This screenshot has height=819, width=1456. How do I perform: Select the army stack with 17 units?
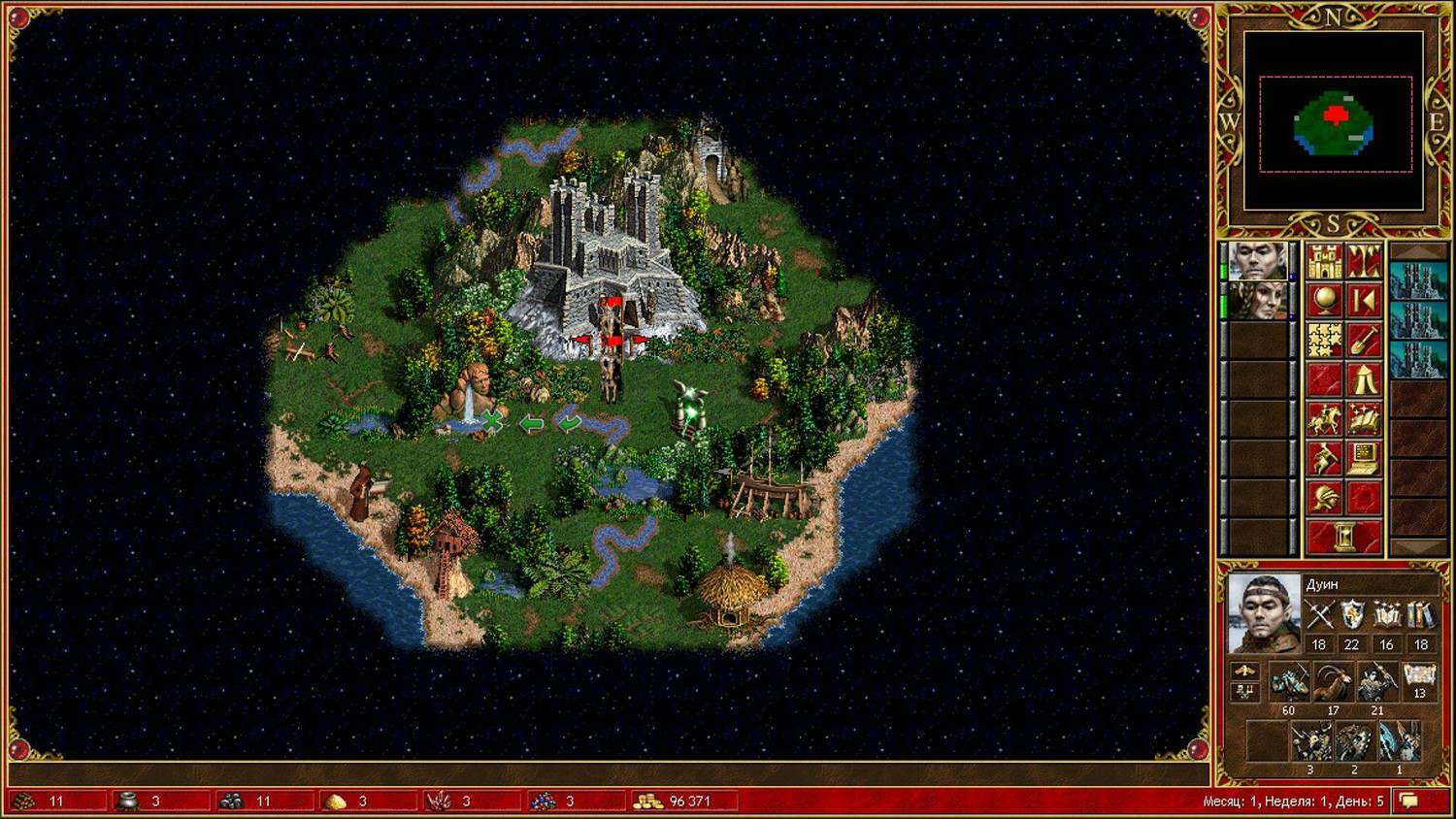[1333, 684]
